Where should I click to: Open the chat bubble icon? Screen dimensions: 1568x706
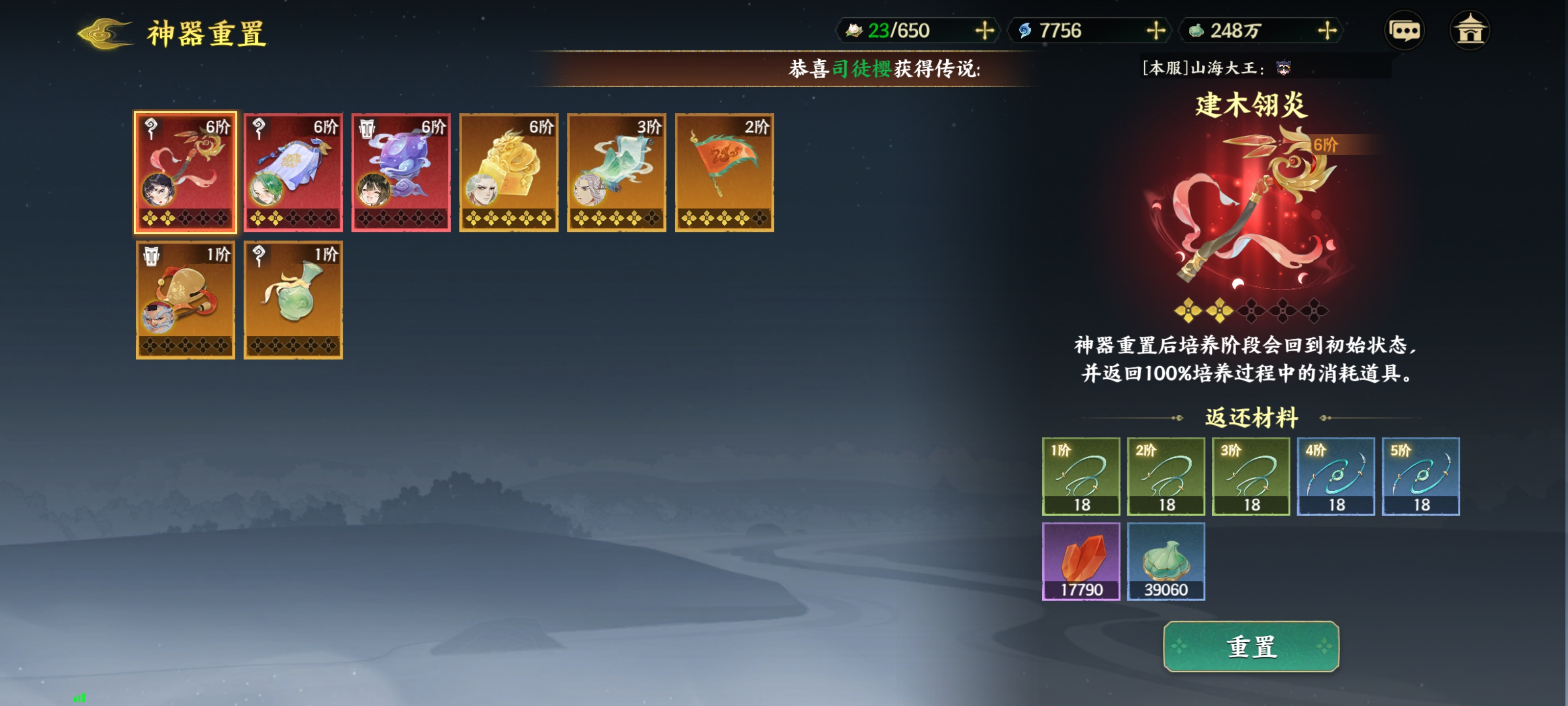click(x=1404, y=30)
